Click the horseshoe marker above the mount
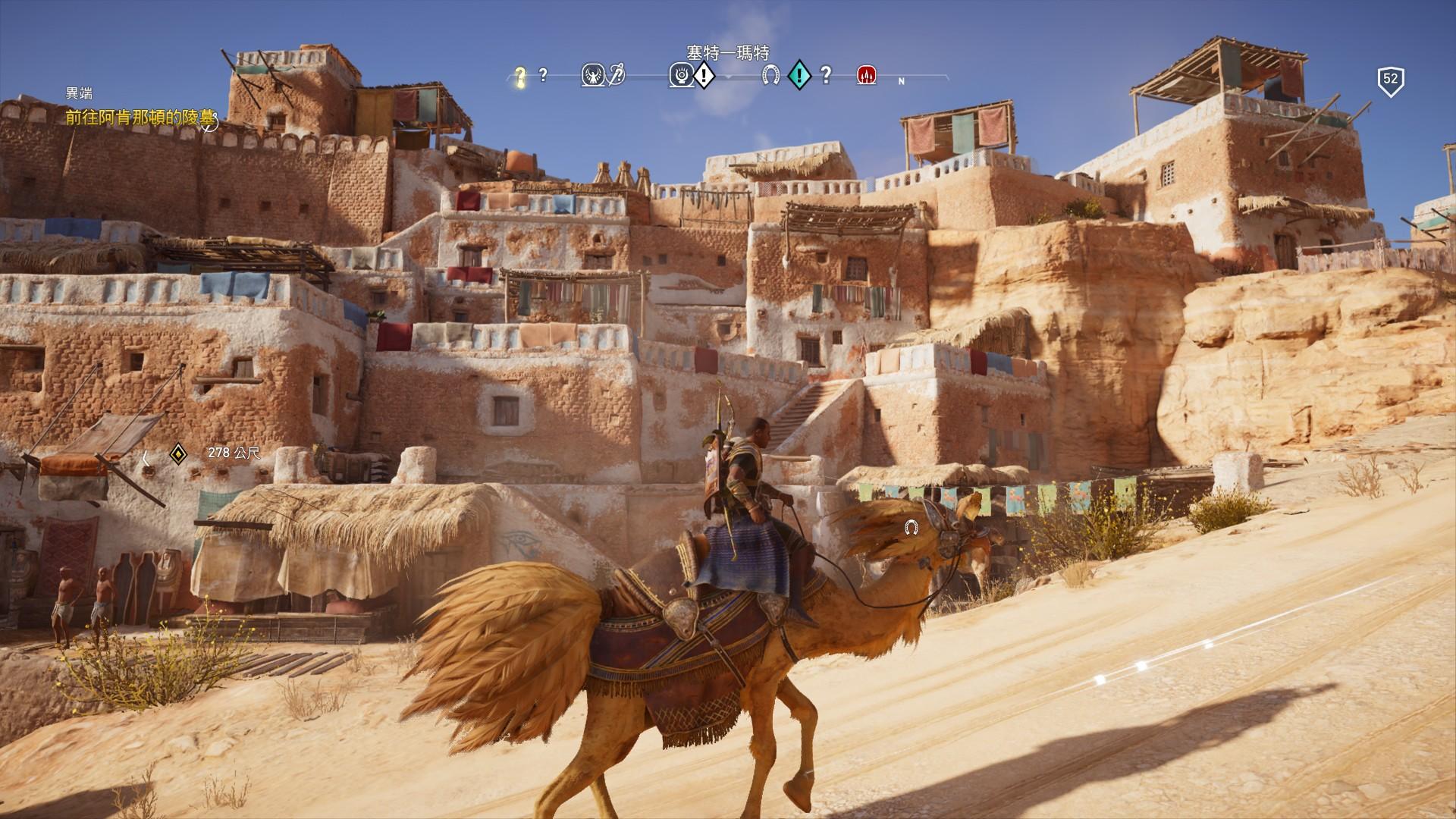The image size is (1456, 819). (x=911, y=527)
